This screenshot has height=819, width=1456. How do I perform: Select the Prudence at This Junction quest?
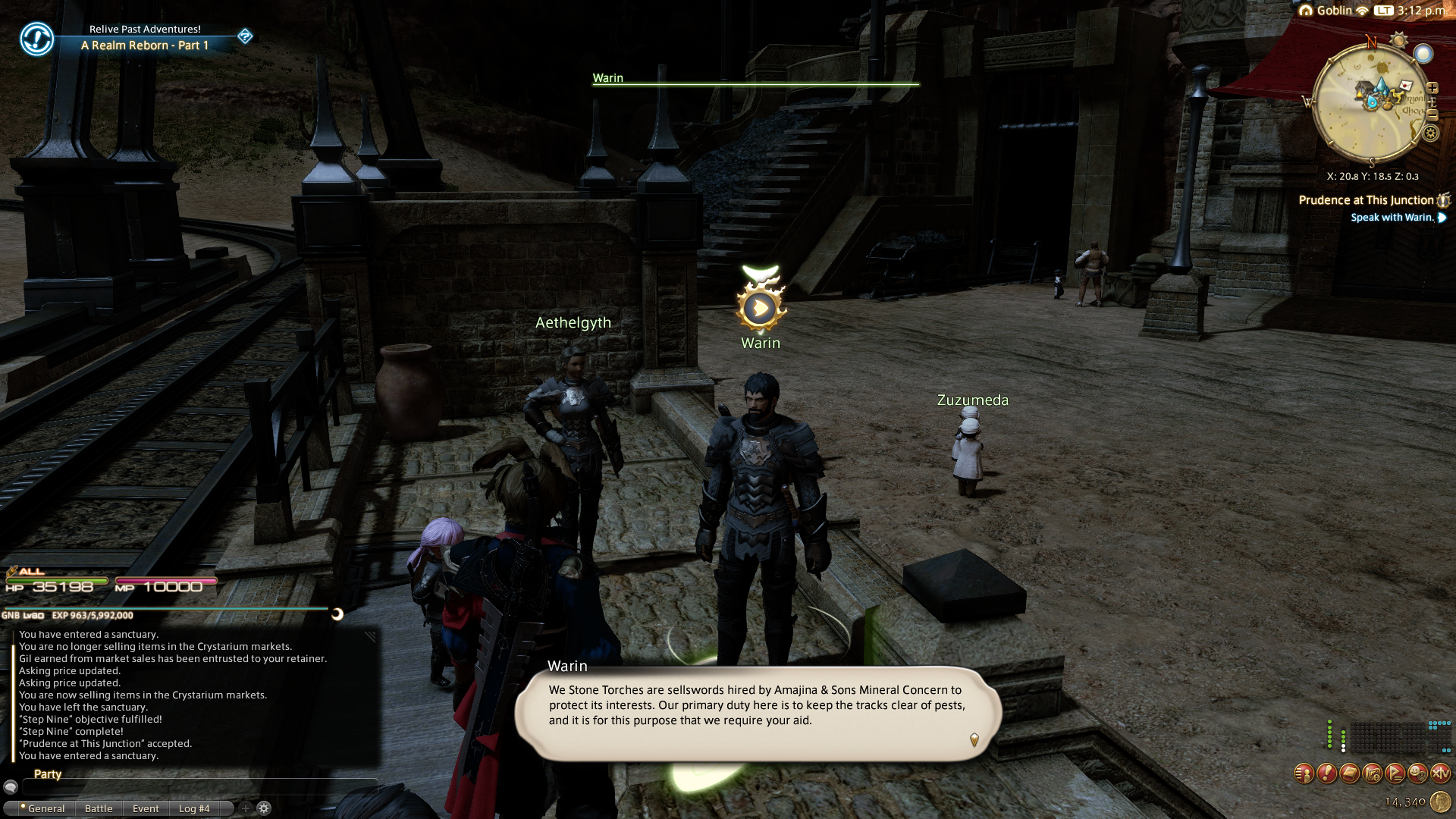point(1366,200)
